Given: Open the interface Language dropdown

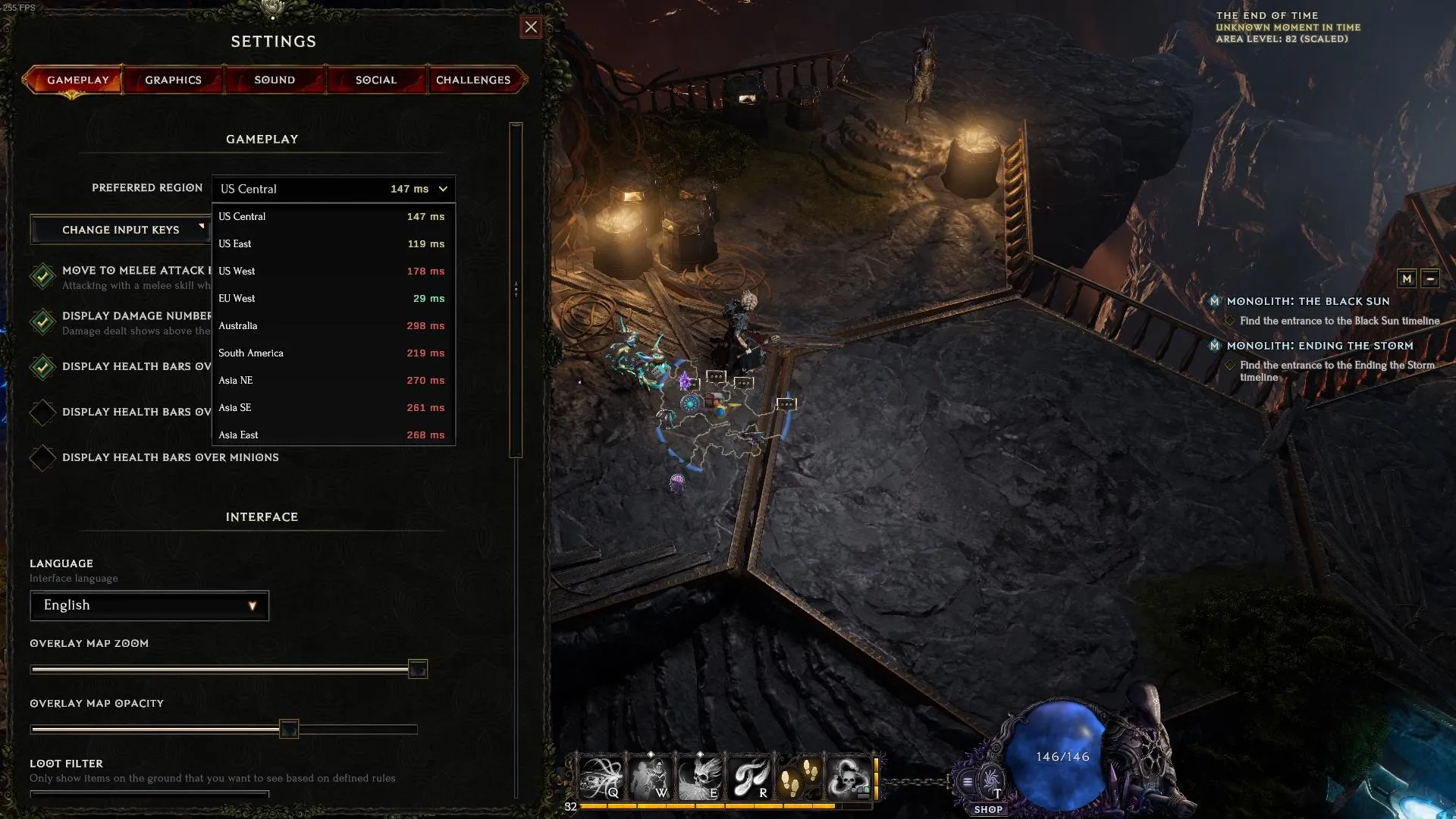Looking at the screenshot, I should (149, 605).
